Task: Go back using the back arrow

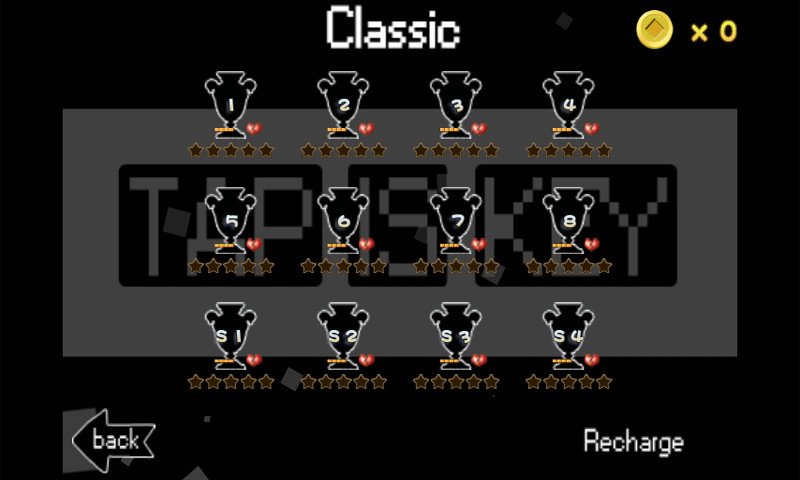Action: [x=113, y=440]
